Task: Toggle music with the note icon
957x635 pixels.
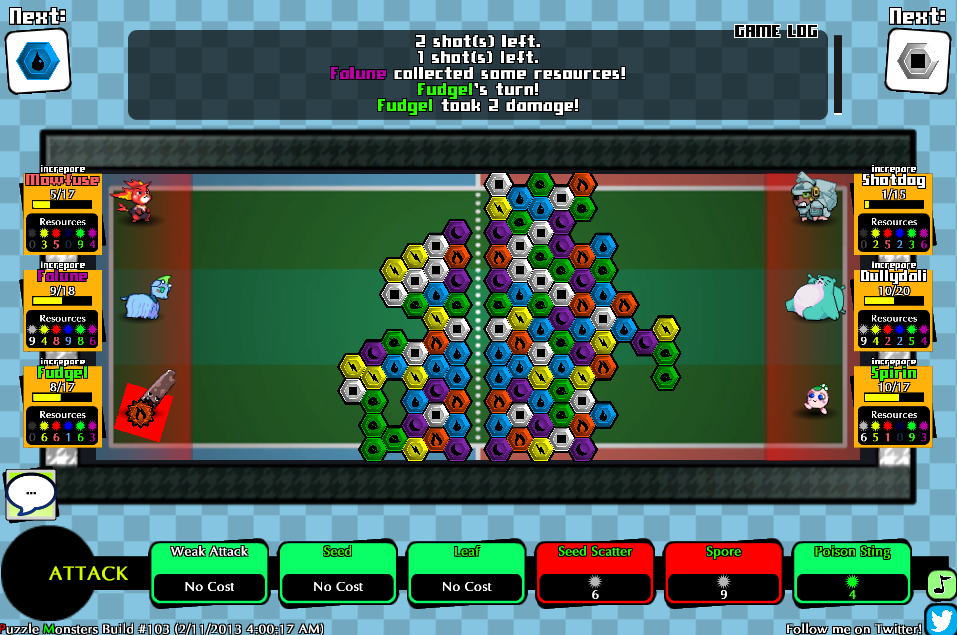Action: point(941,584)
